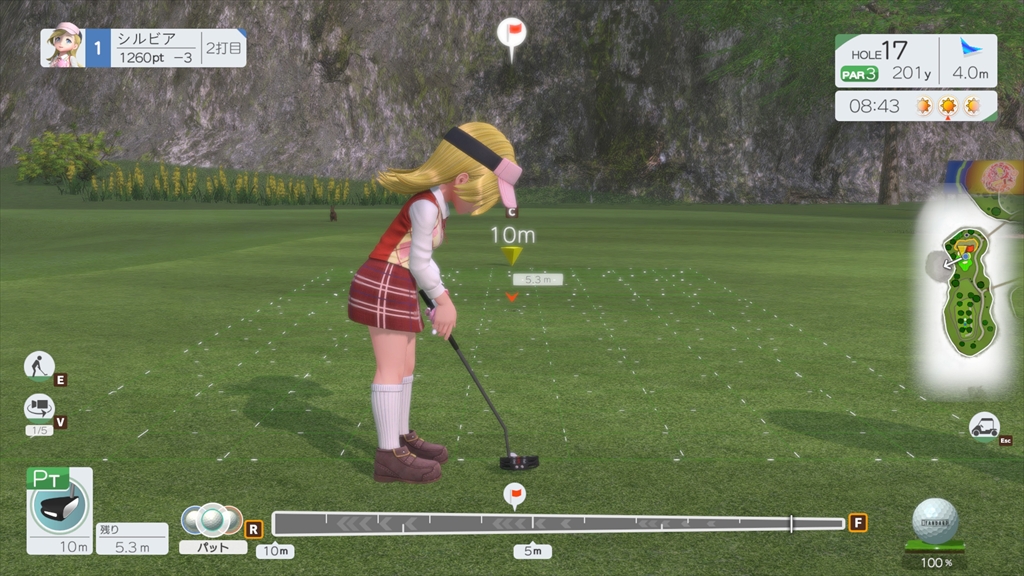Click the hole flag marker above the green

pos(511,36)
